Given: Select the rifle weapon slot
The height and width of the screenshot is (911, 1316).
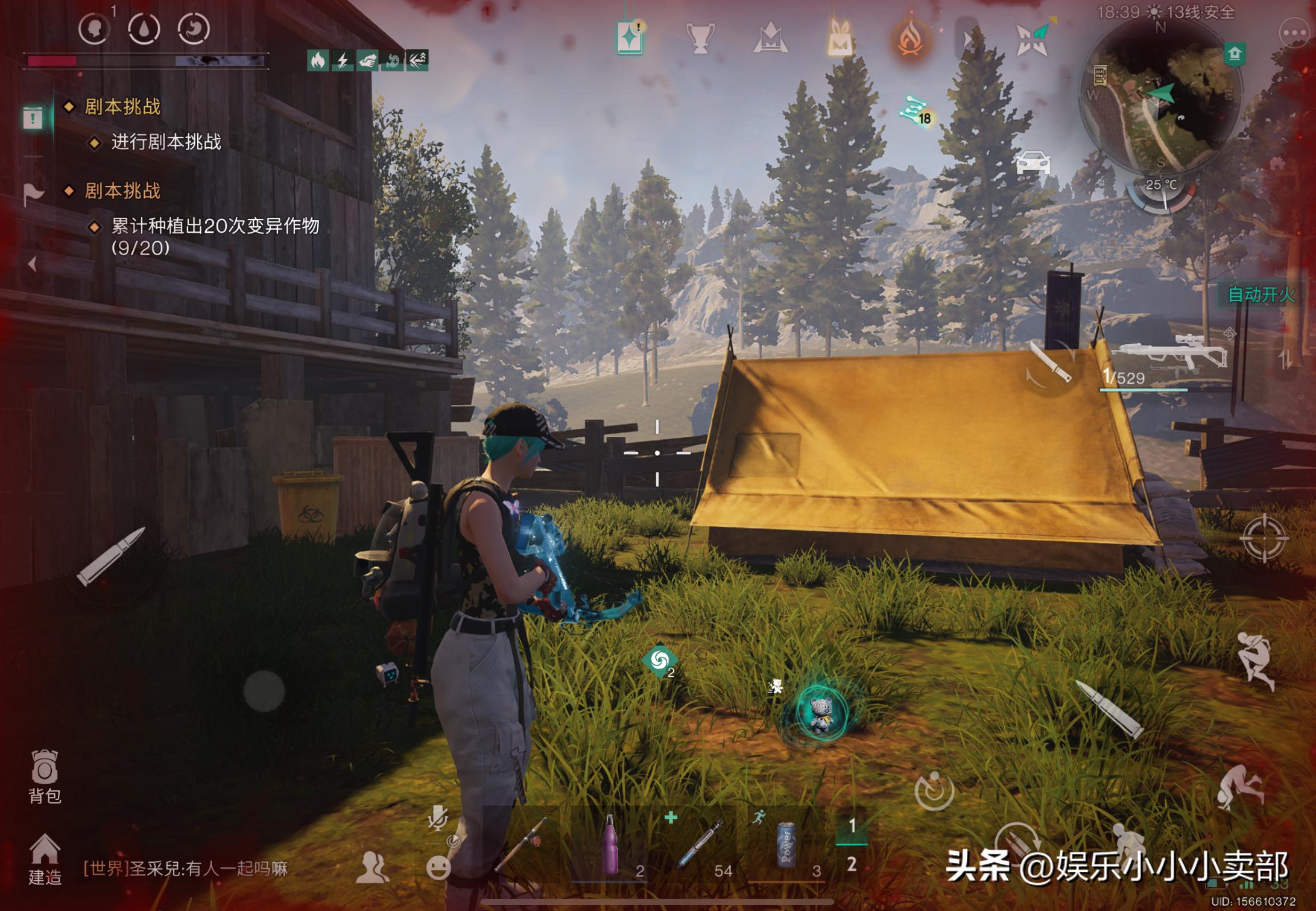Looking at the screenshot, I should [1167, 357].
